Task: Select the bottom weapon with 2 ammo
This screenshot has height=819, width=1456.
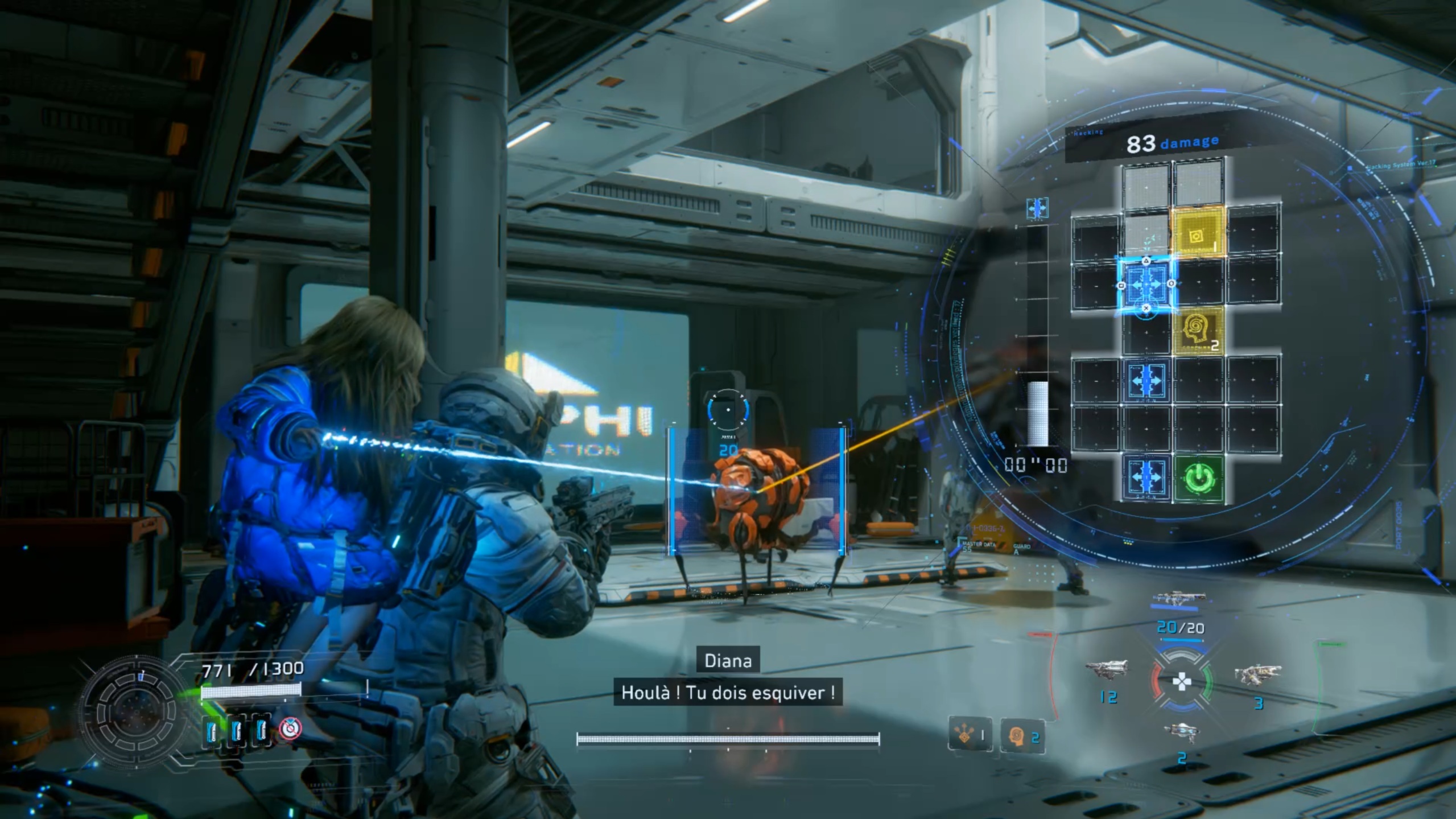Action: coord(1181,732)
